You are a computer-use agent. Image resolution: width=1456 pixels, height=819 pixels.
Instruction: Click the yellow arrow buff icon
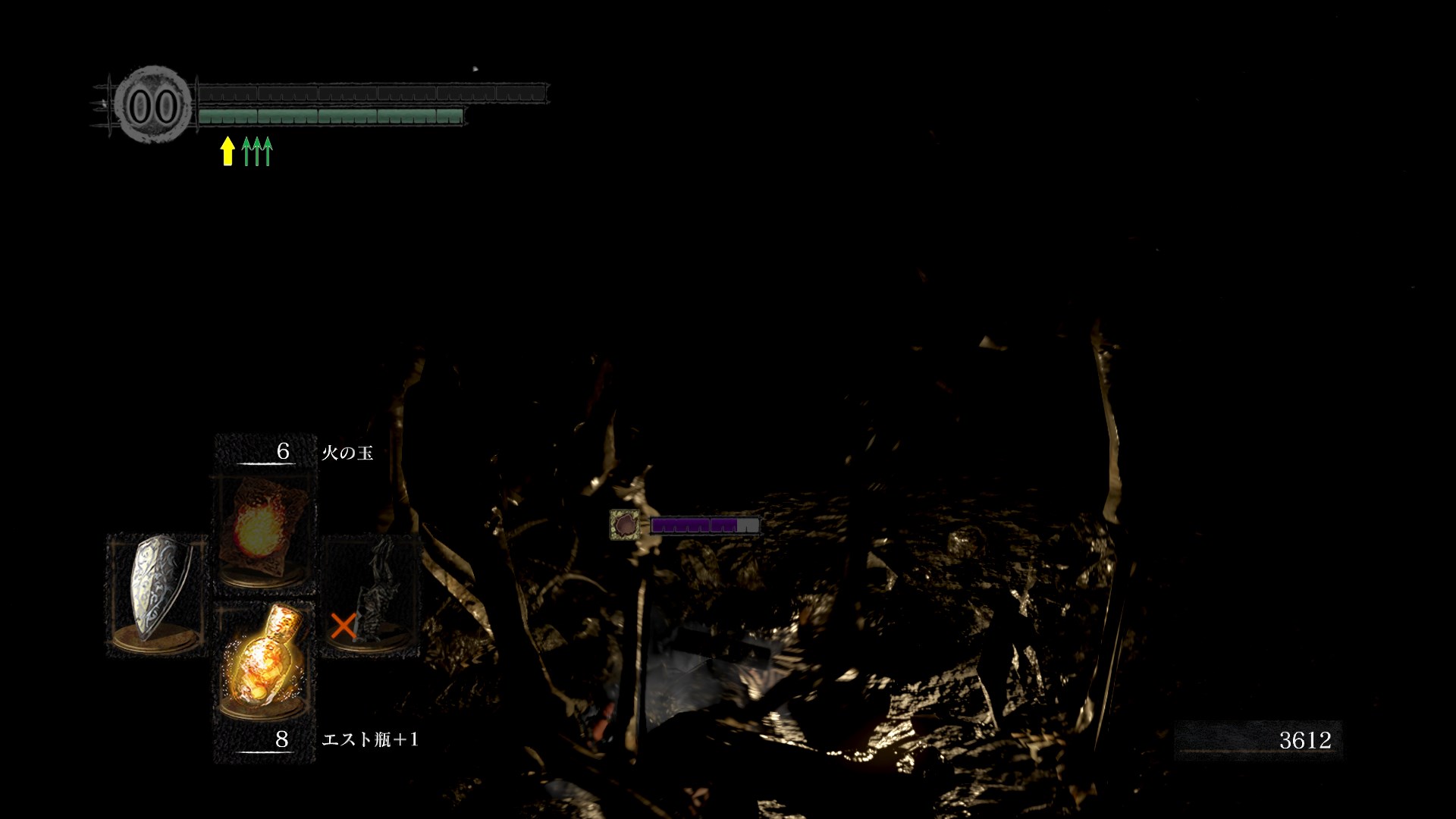(x=227, y=151)
